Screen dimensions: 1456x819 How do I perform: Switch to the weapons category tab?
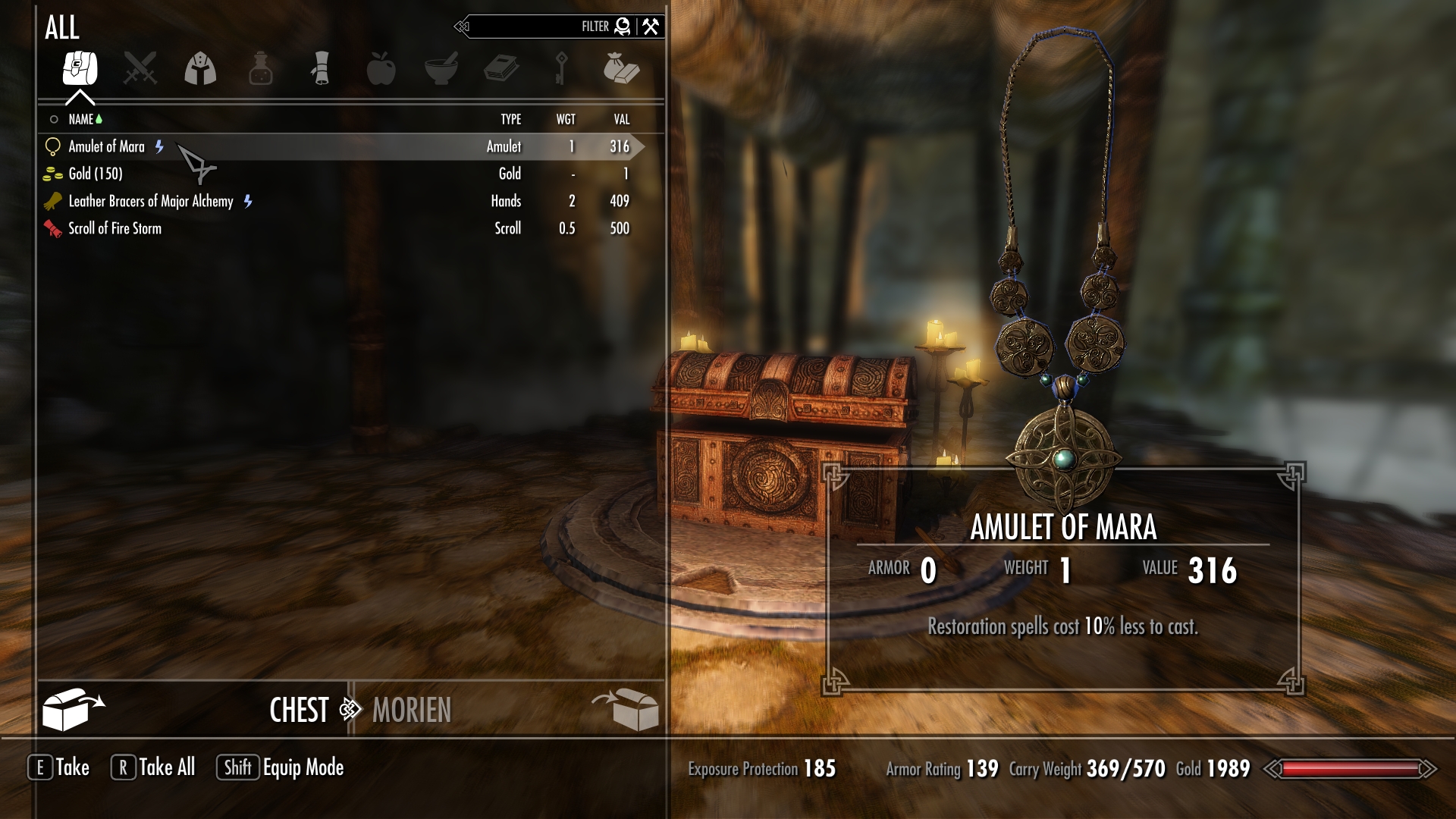pos(140,68)
